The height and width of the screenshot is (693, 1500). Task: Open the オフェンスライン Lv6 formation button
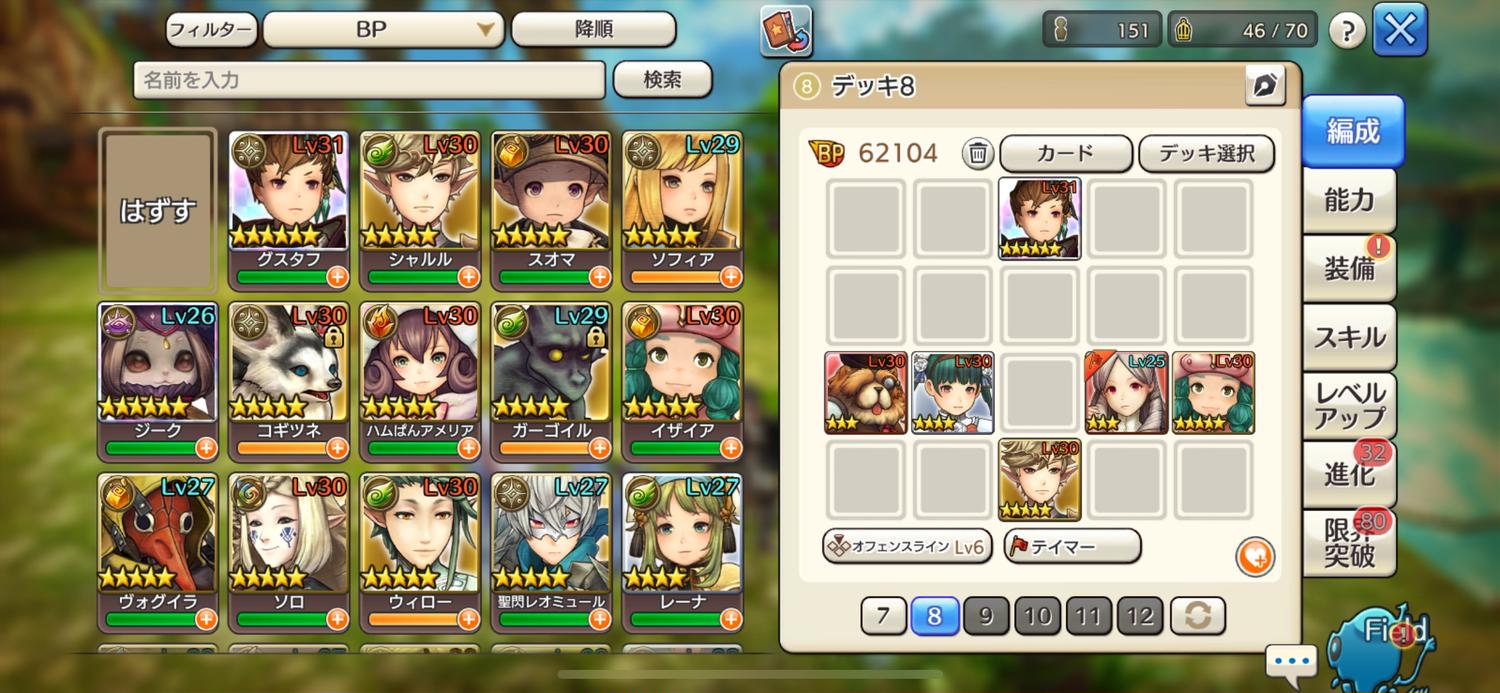pos(906,546)
